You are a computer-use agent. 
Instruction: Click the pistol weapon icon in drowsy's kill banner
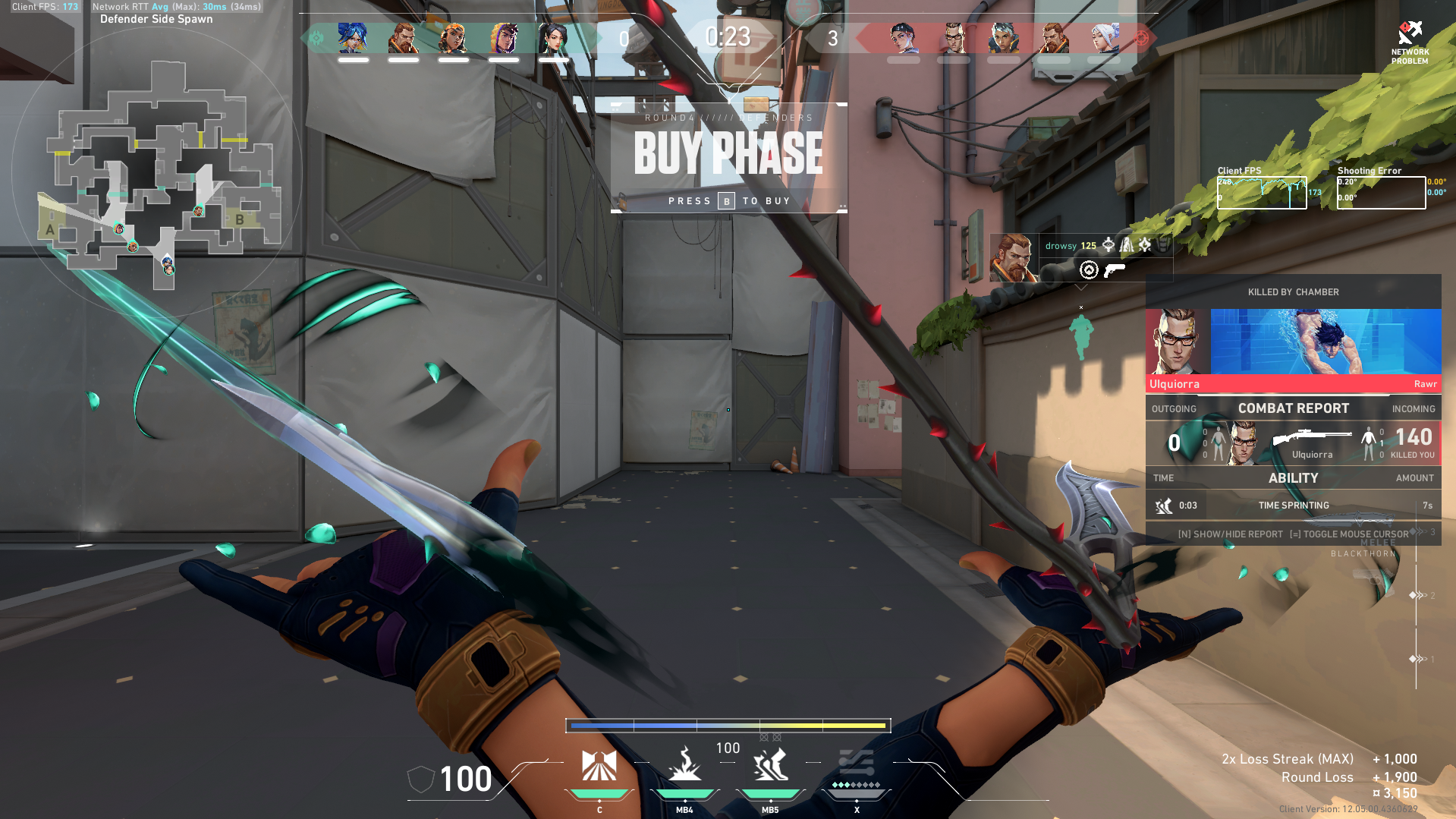pyautogui.click(x=1114, y=269)
